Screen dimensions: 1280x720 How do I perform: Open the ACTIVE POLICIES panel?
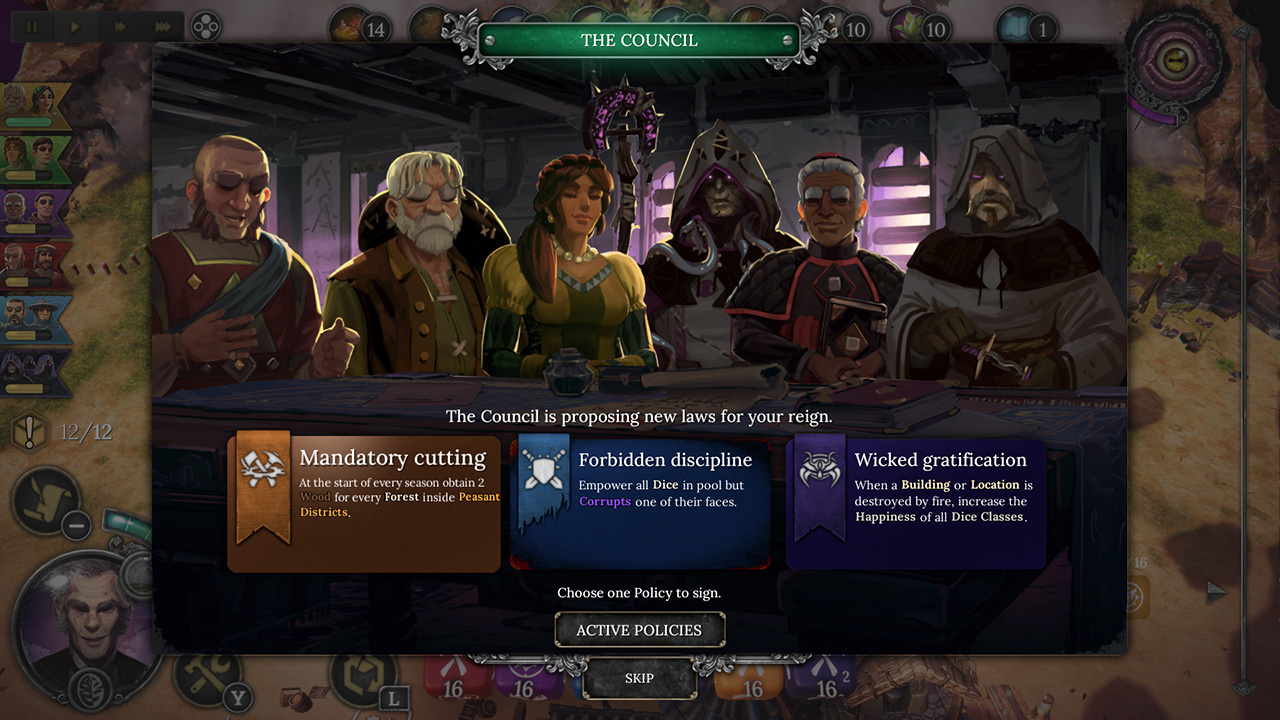pos(639,629)
